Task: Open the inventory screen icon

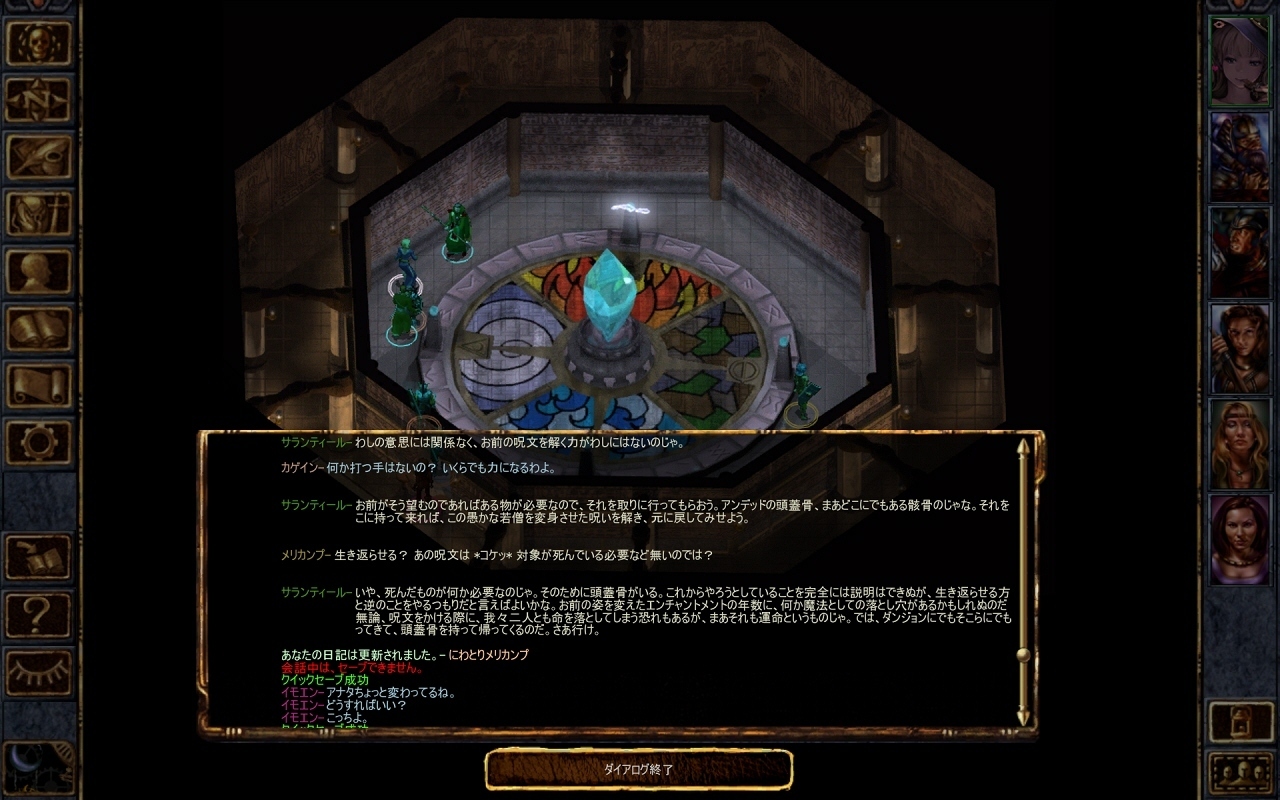Action: (39, 213)
